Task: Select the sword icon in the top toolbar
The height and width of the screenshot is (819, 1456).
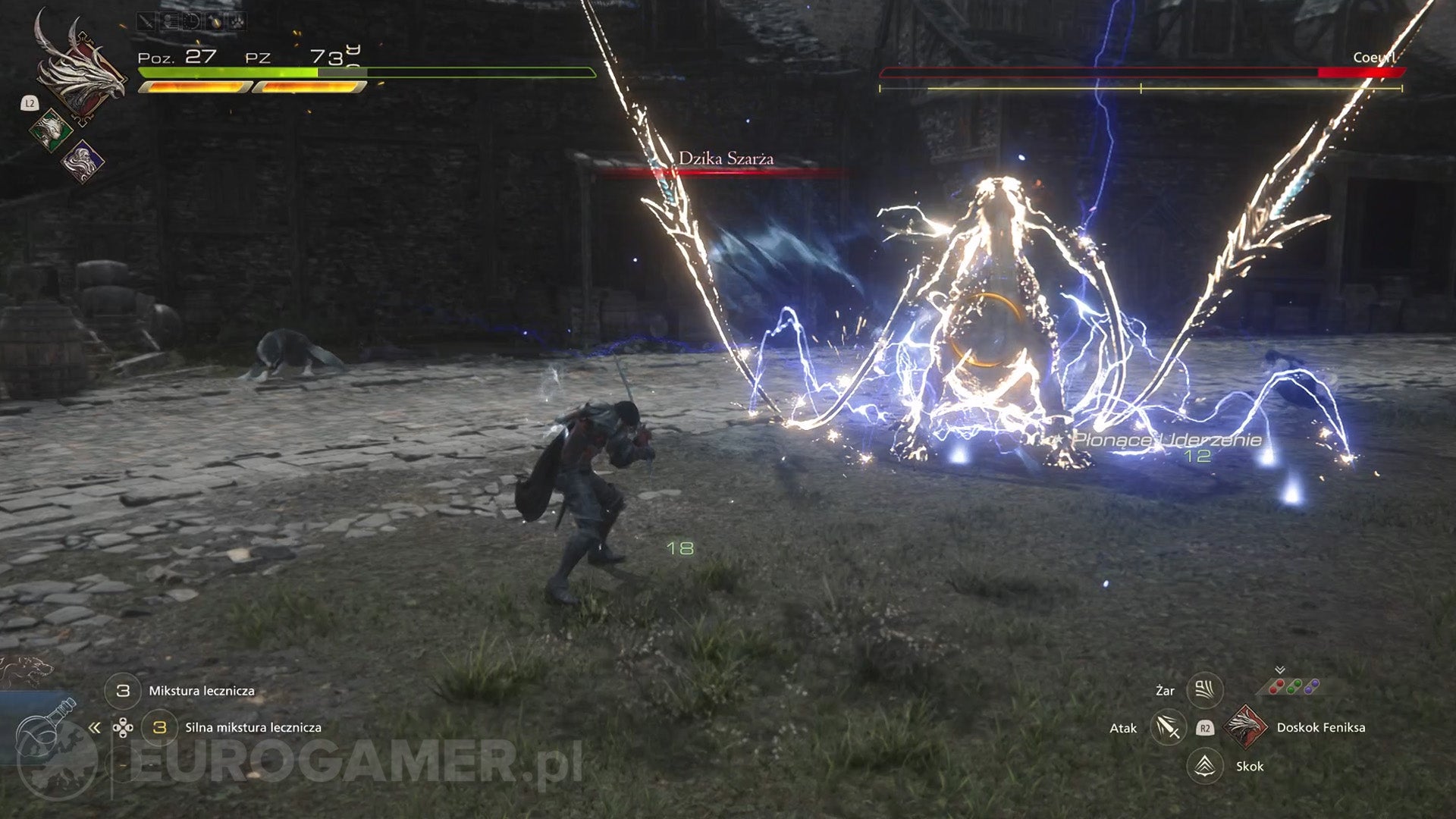Action: point(146,20)
